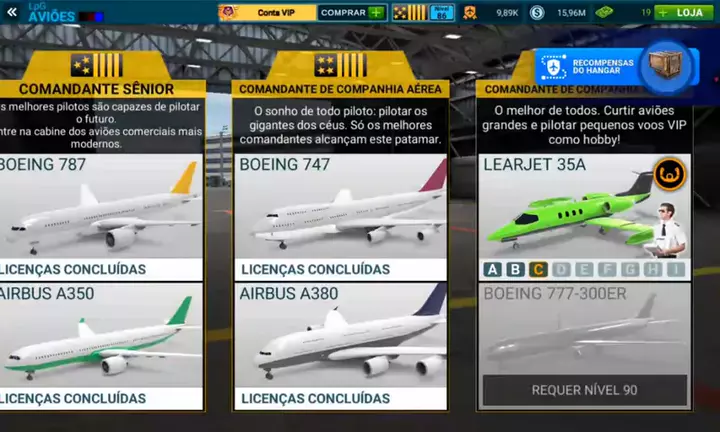Click the Comprar button for VIP
Screen dimensions: 720x432
351,13
